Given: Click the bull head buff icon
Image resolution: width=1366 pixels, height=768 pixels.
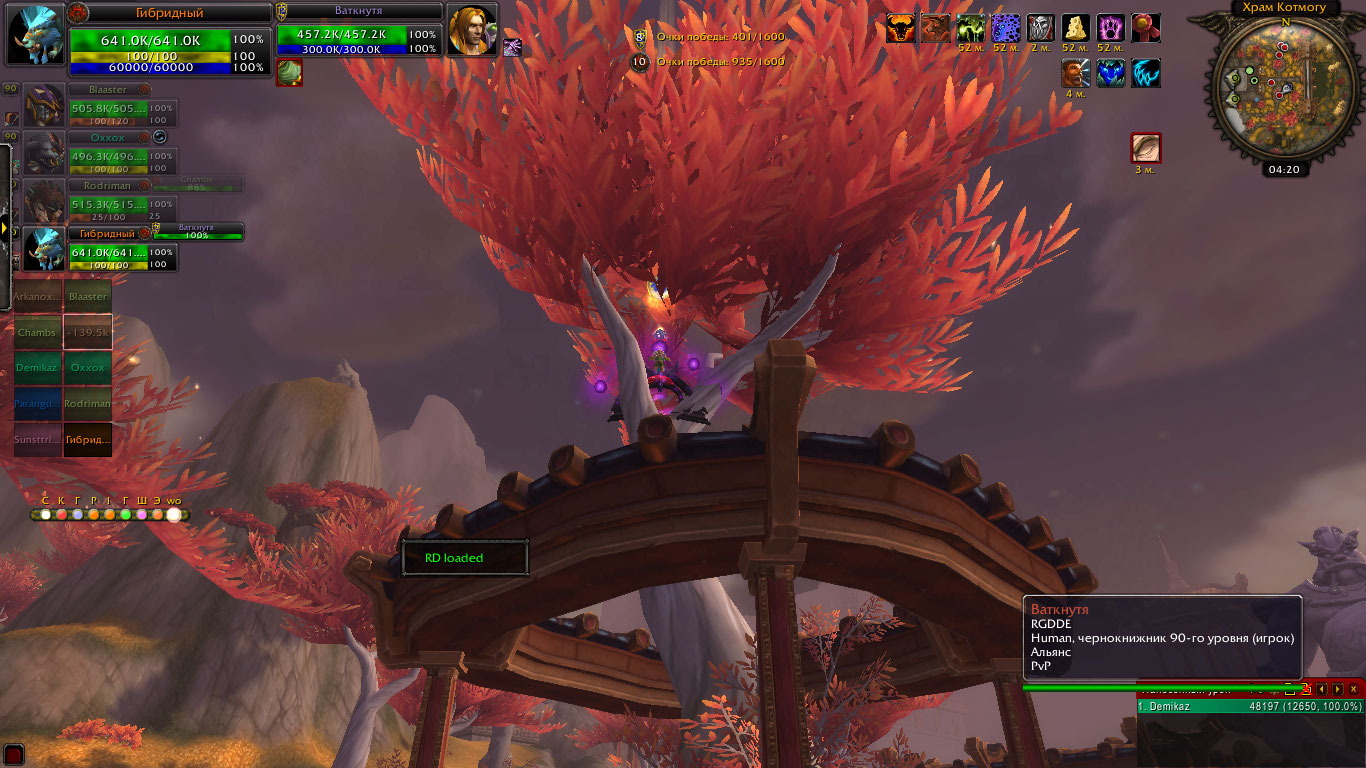Looking at the screenshot, I should (901, 28).
